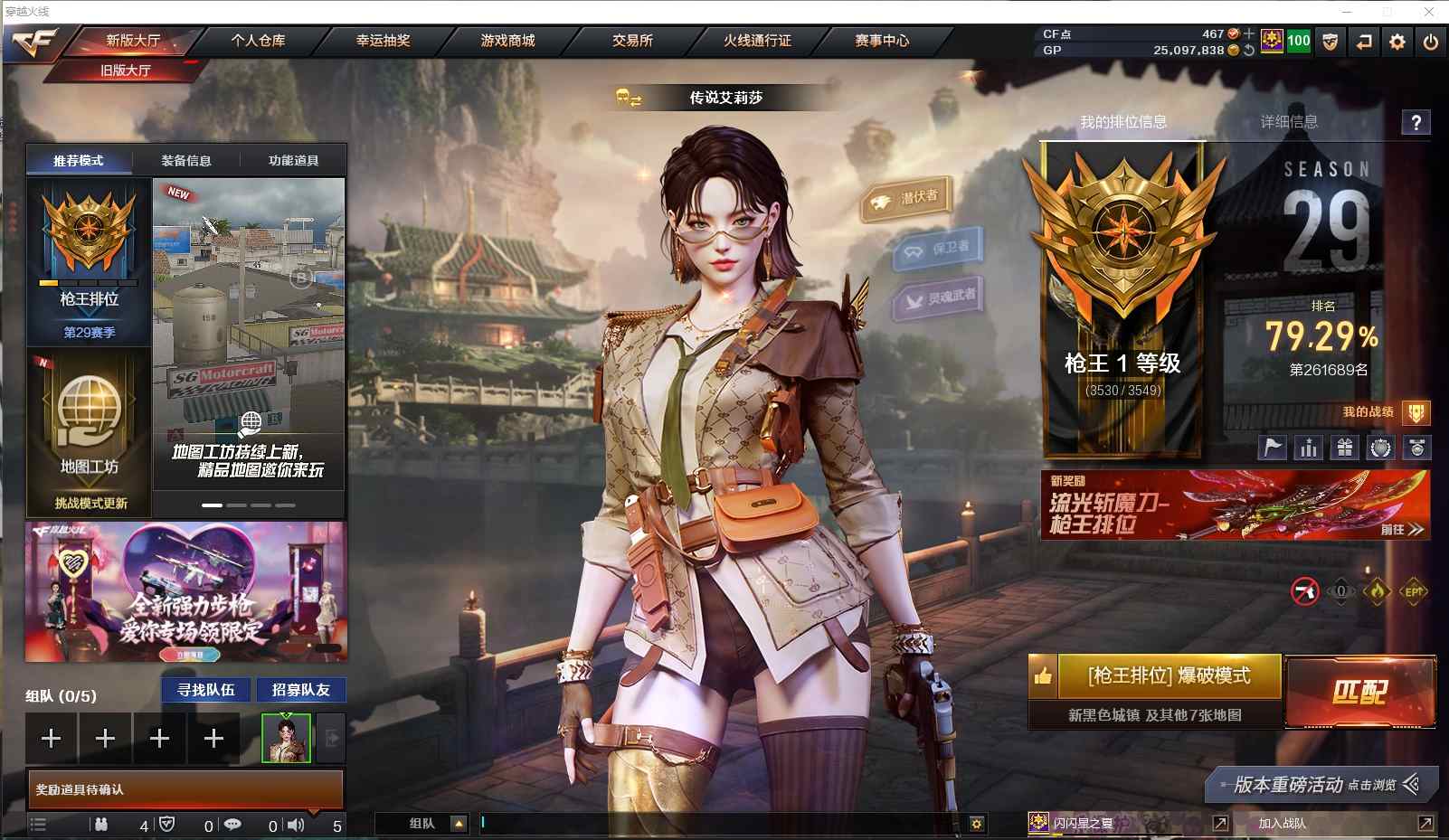Close the game window

click(x=1429, y=12)
